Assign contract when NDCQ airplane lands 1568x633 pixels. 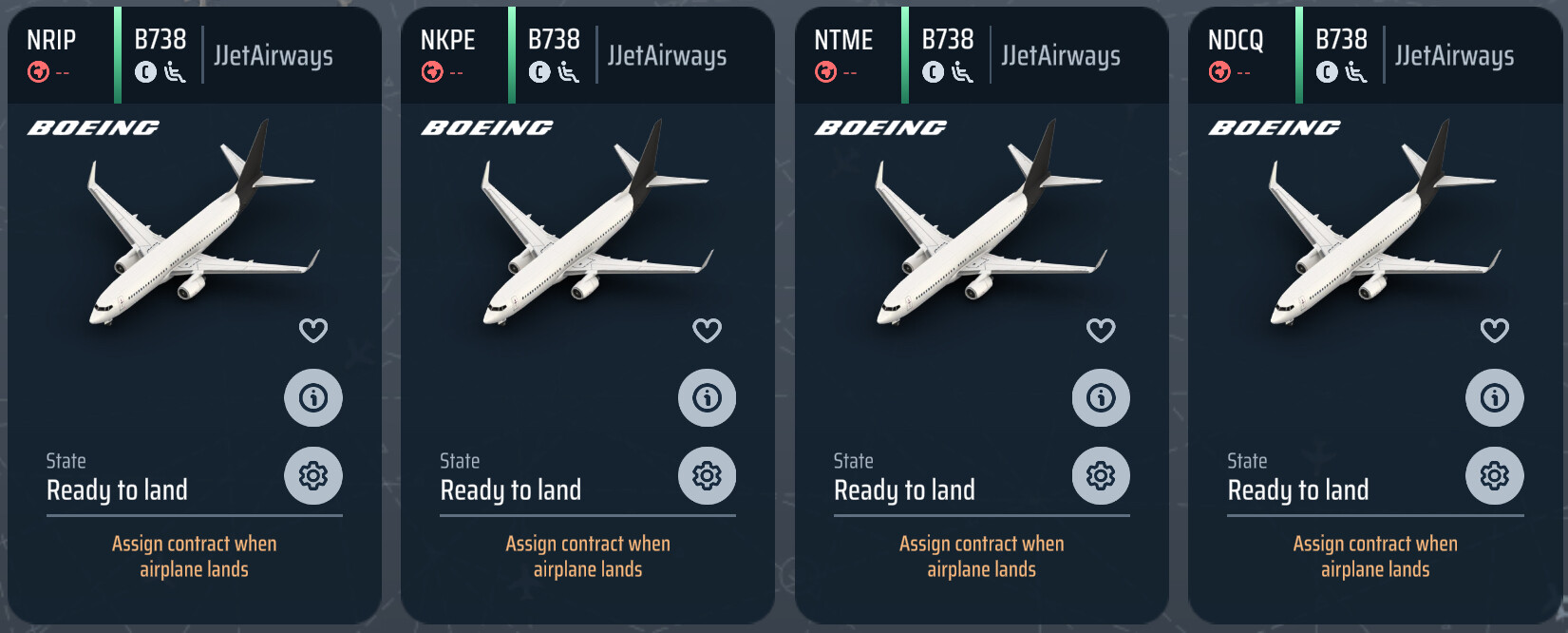[1375, 556]
